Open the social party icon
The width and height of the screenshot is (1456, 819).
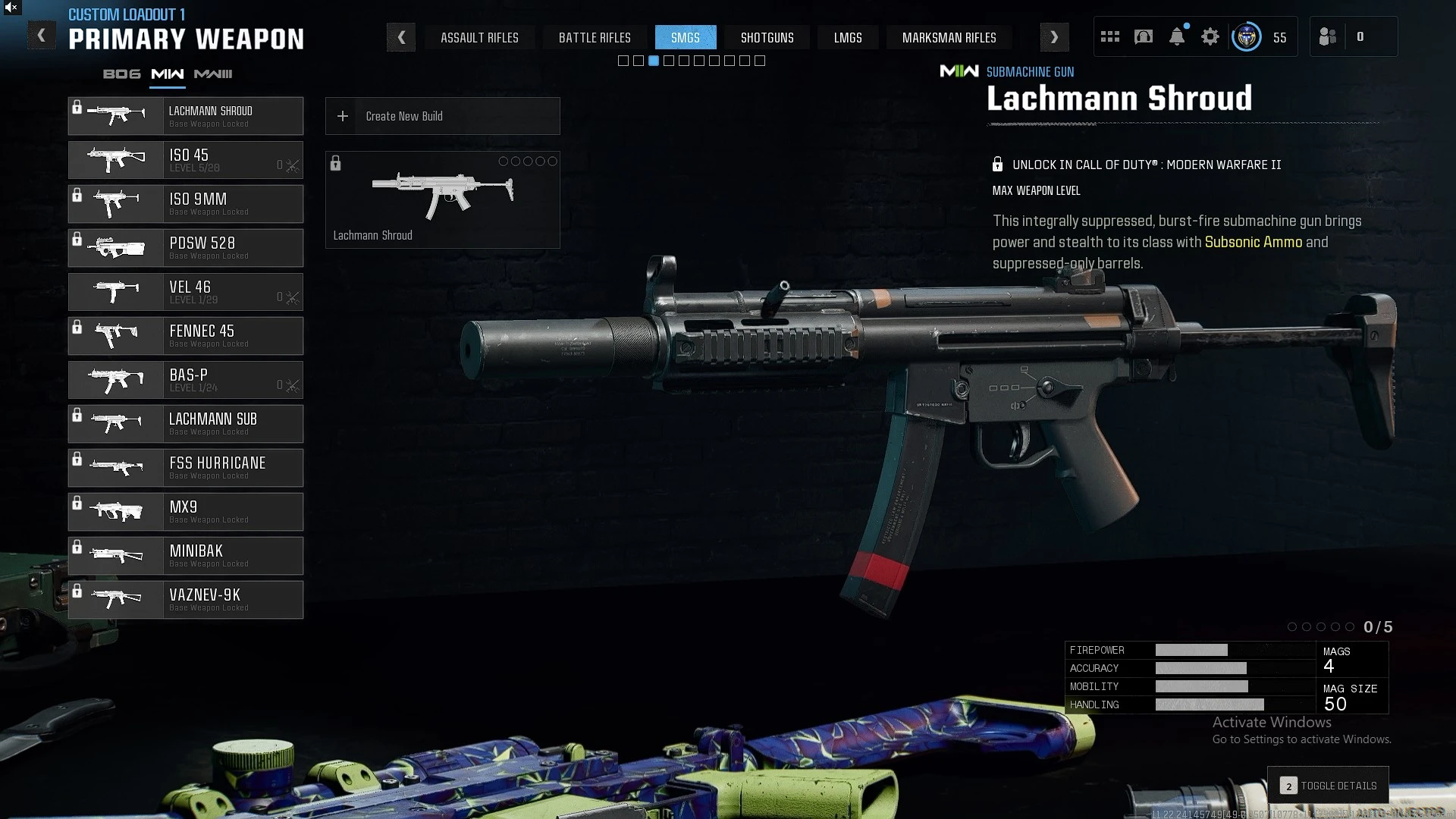(x=1328, y=37)
